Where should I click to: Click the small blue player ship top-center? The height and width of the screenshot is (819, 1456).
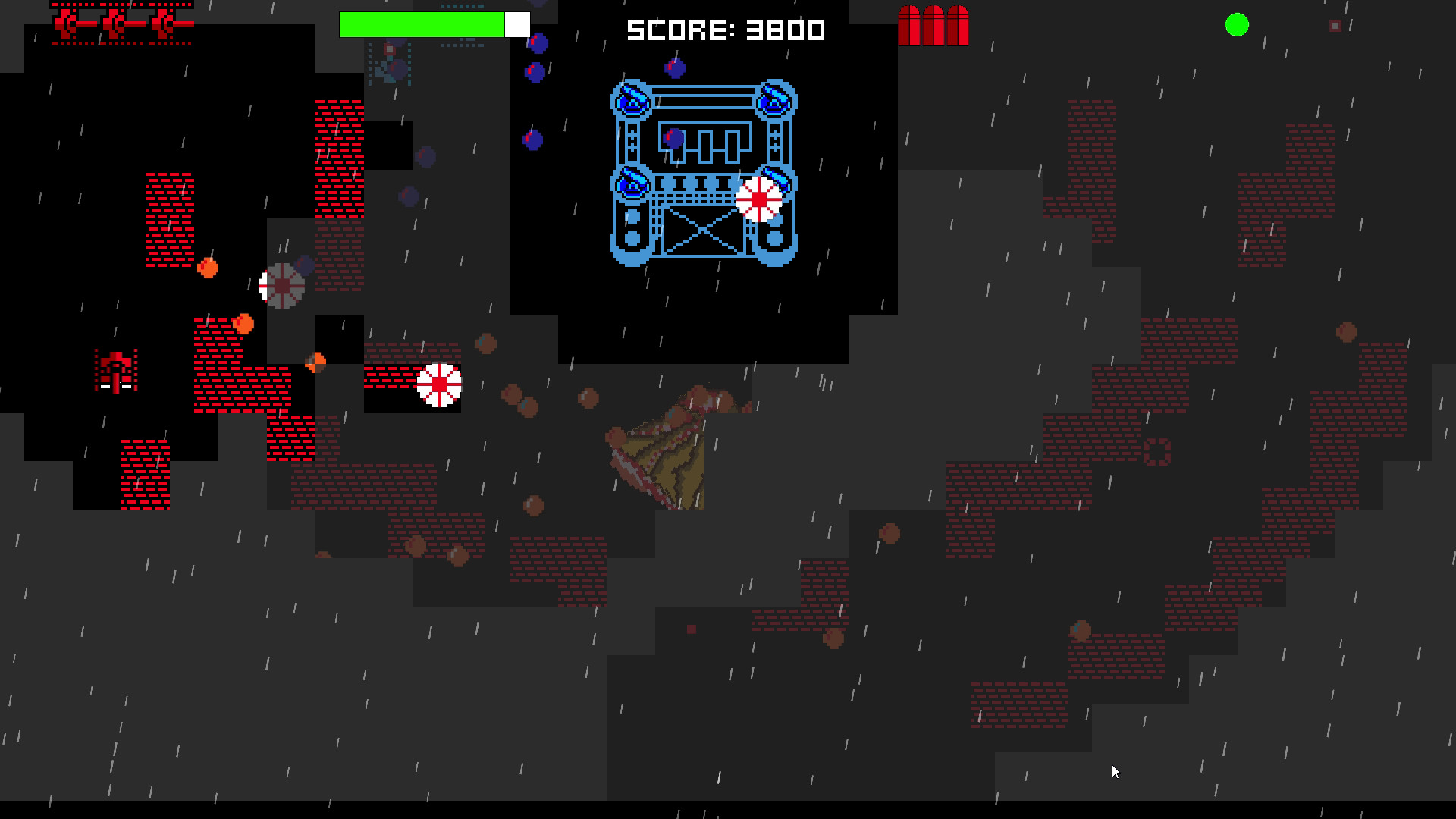tap(388, 68)
